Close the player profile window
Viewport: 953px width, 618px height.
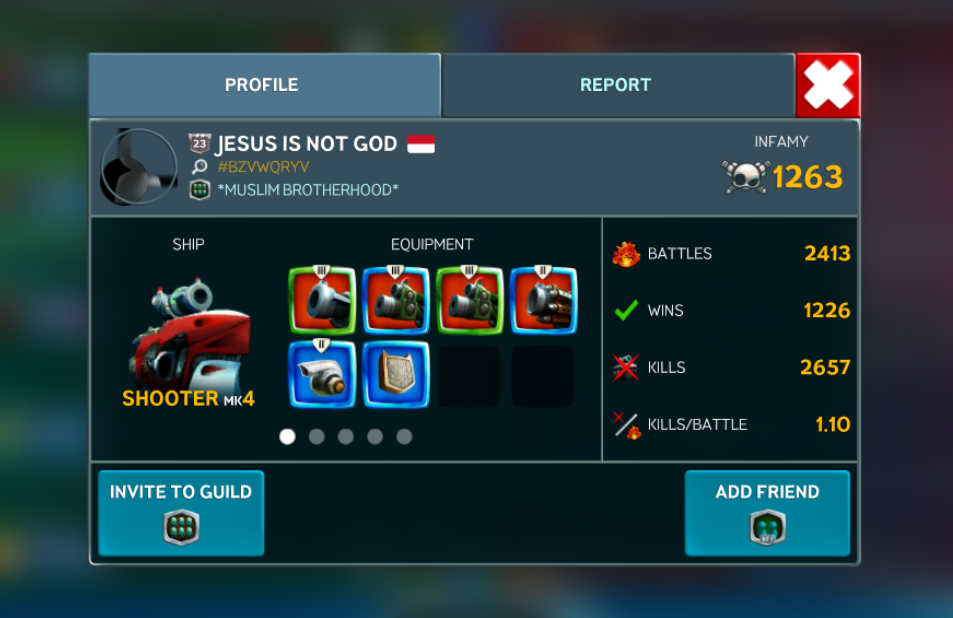point(827,85)
